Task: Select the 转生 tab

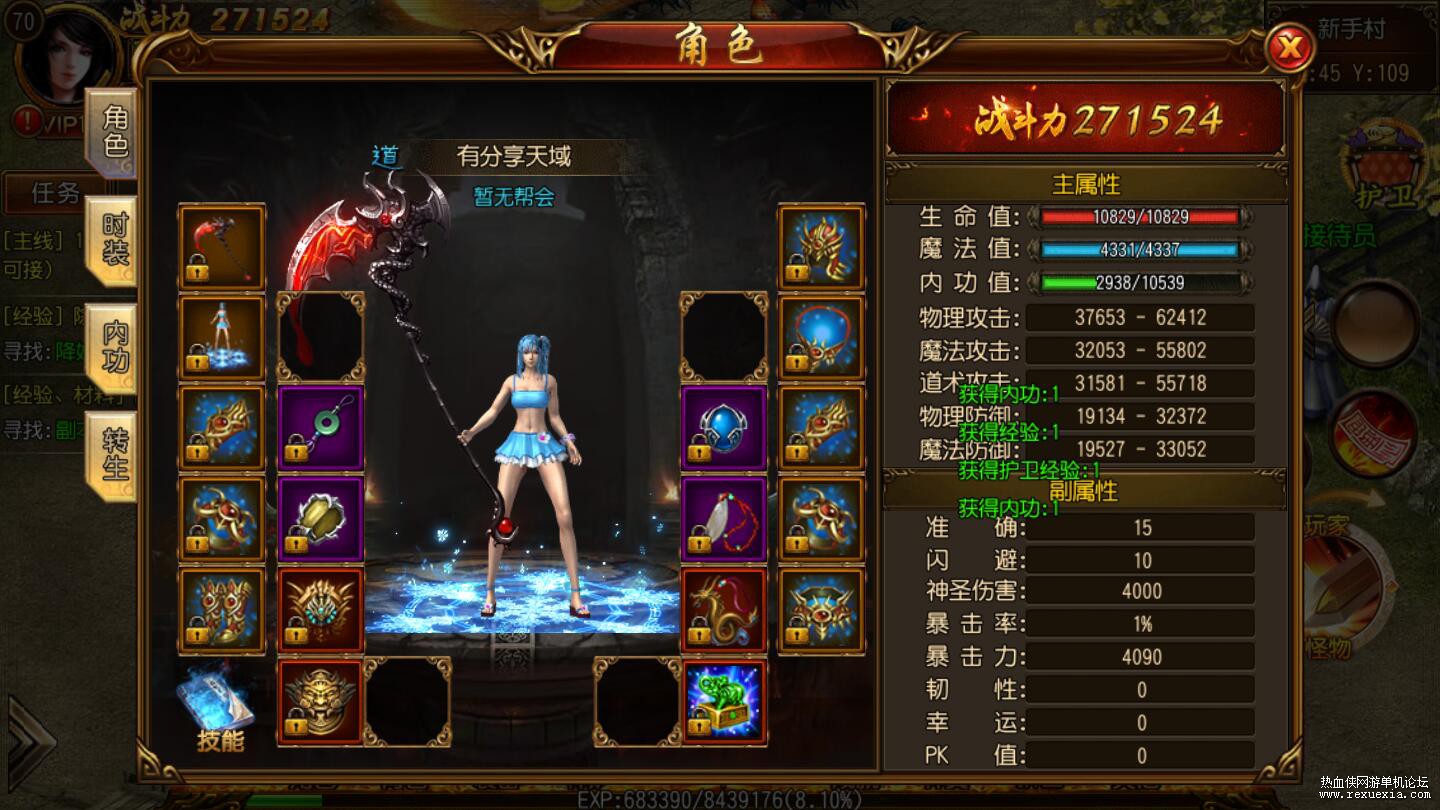Action: [112, 452]
